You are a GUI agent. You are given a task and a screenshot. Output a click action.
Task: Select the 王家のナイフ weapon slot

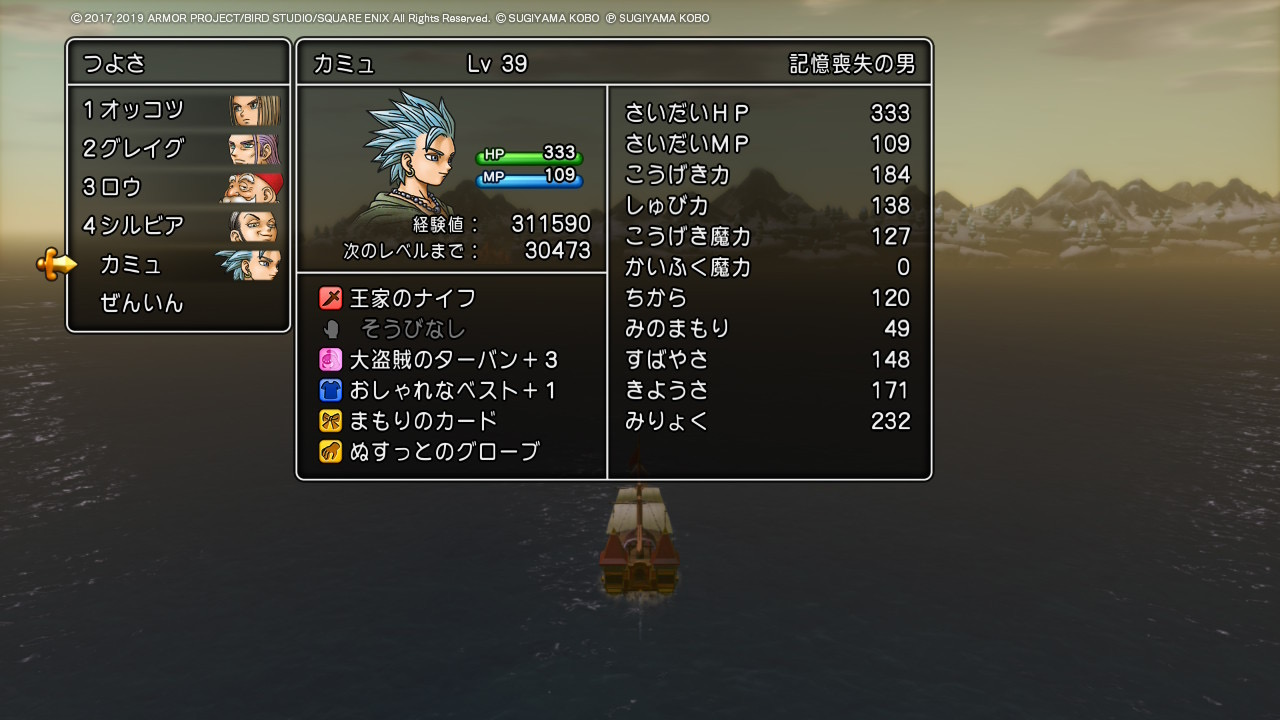pyautogui.click(x=412, y=298)
